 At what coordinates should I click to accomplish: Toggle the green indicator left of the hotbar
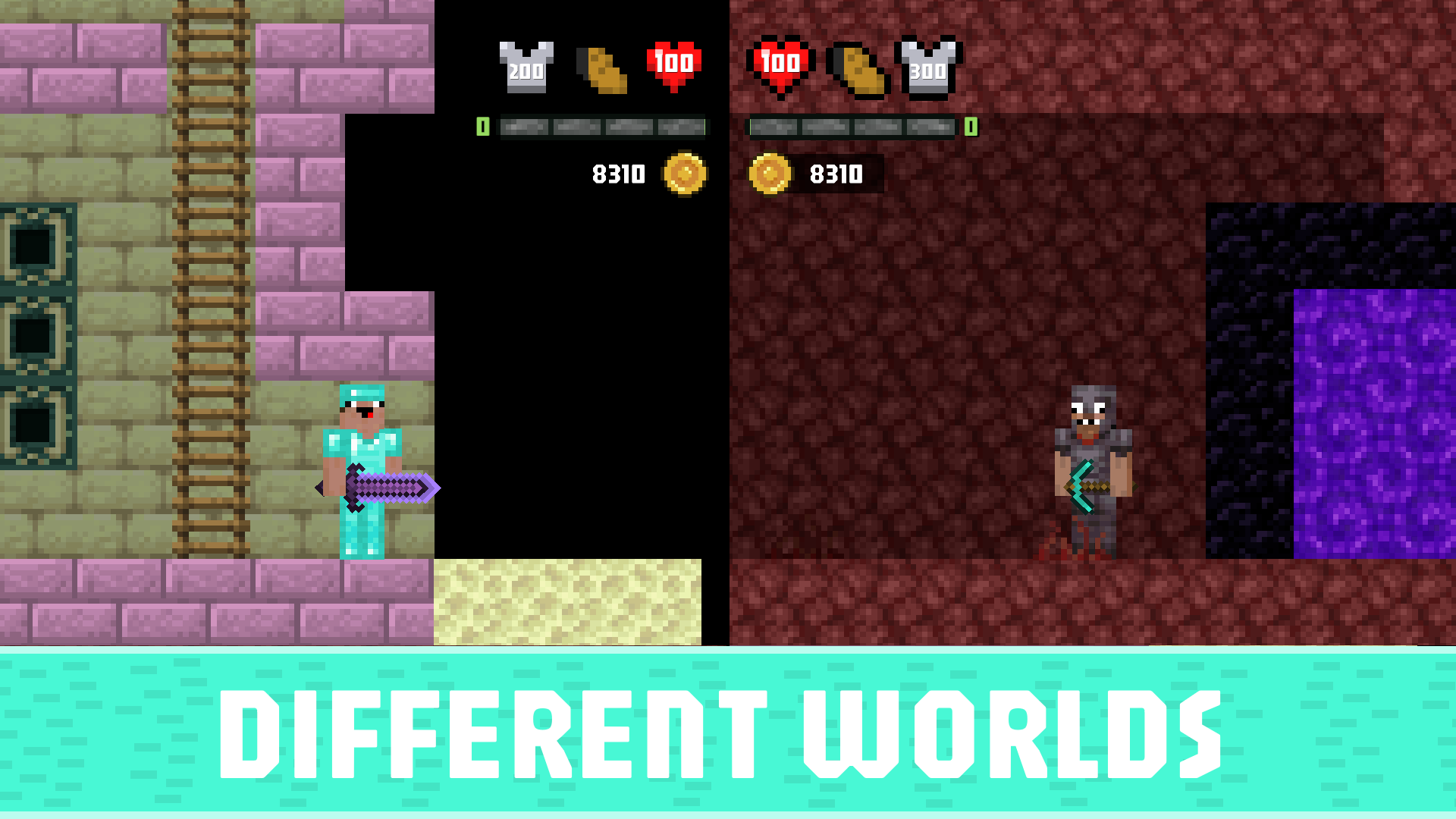(x=483, y=127)
